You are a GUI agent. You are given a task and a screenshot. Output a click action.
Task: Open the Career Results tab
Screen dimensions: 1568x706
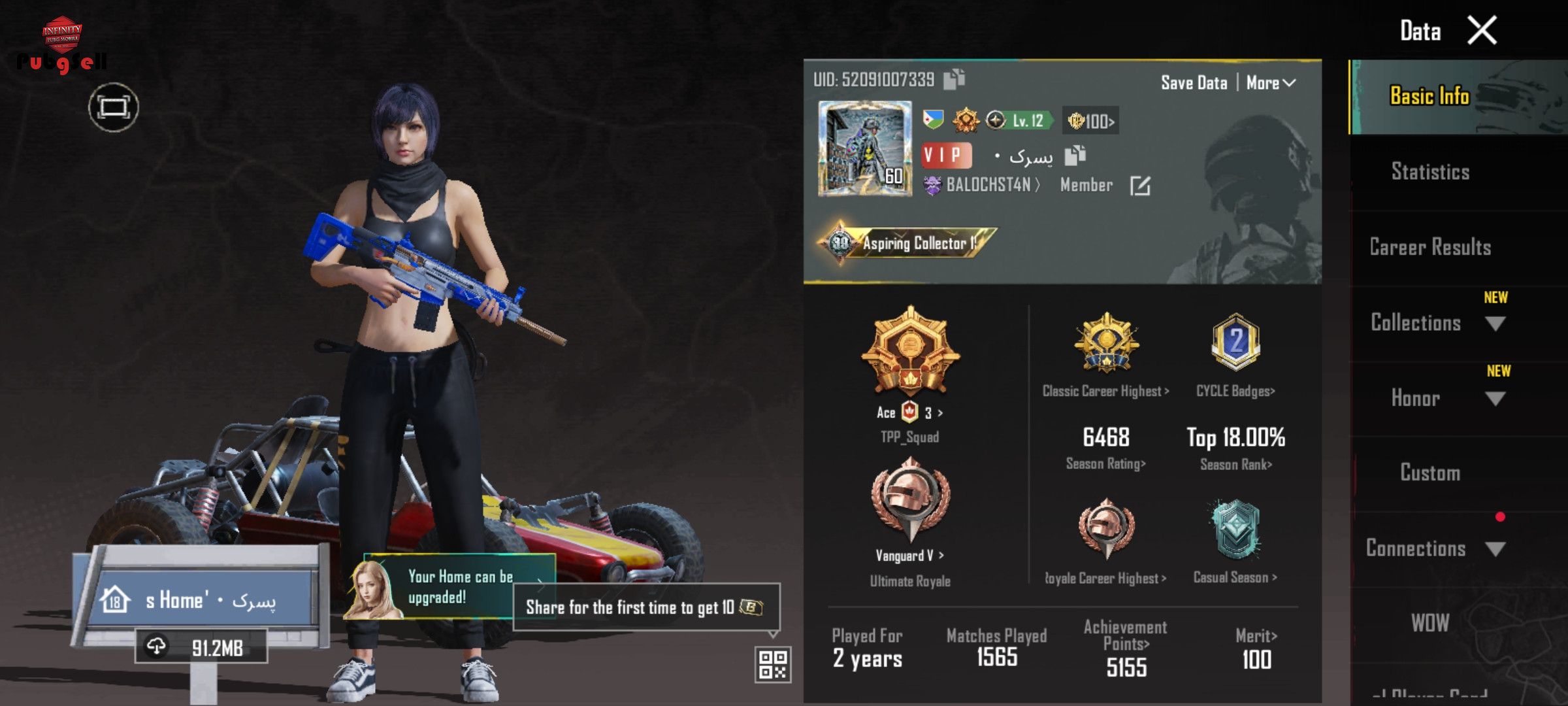click(1430, 247)
